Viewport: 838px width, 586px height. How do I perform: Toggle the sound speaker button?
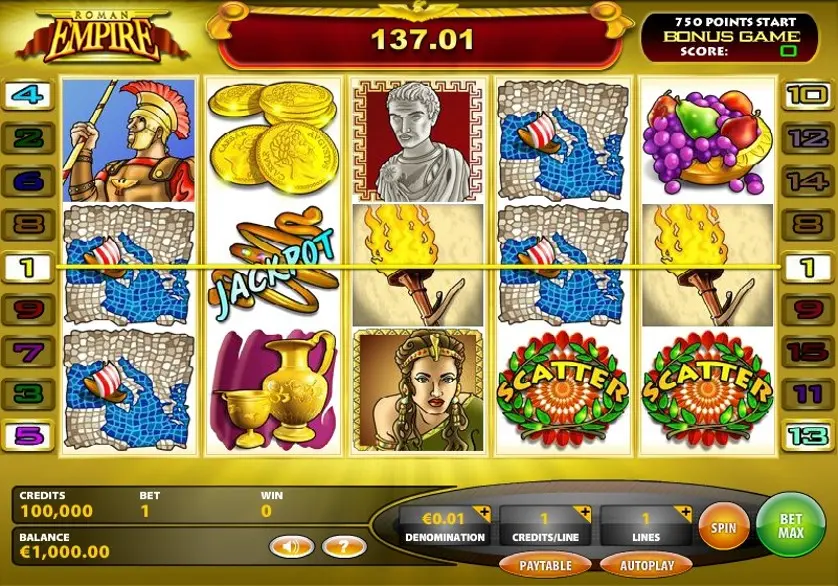tap(291, 546)
